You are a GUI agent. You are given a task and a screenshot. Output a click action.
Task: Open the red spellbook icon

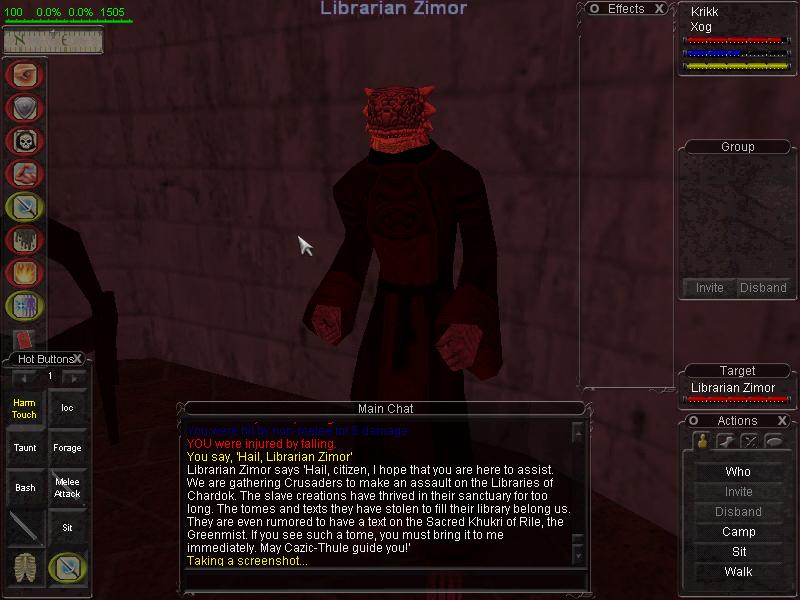click(26, 340)
